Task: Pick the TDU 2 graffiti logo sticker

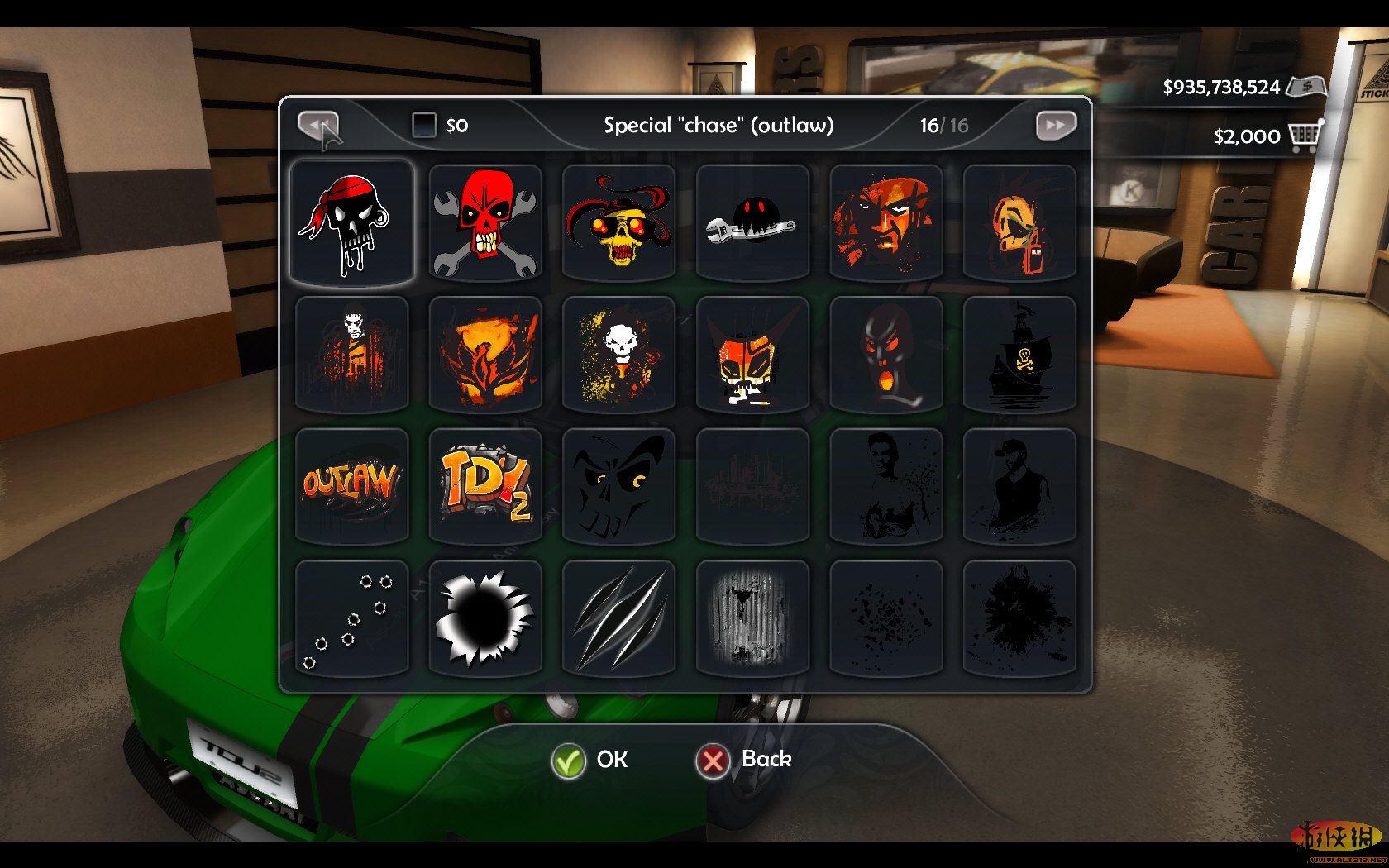Action: (485, 486)
